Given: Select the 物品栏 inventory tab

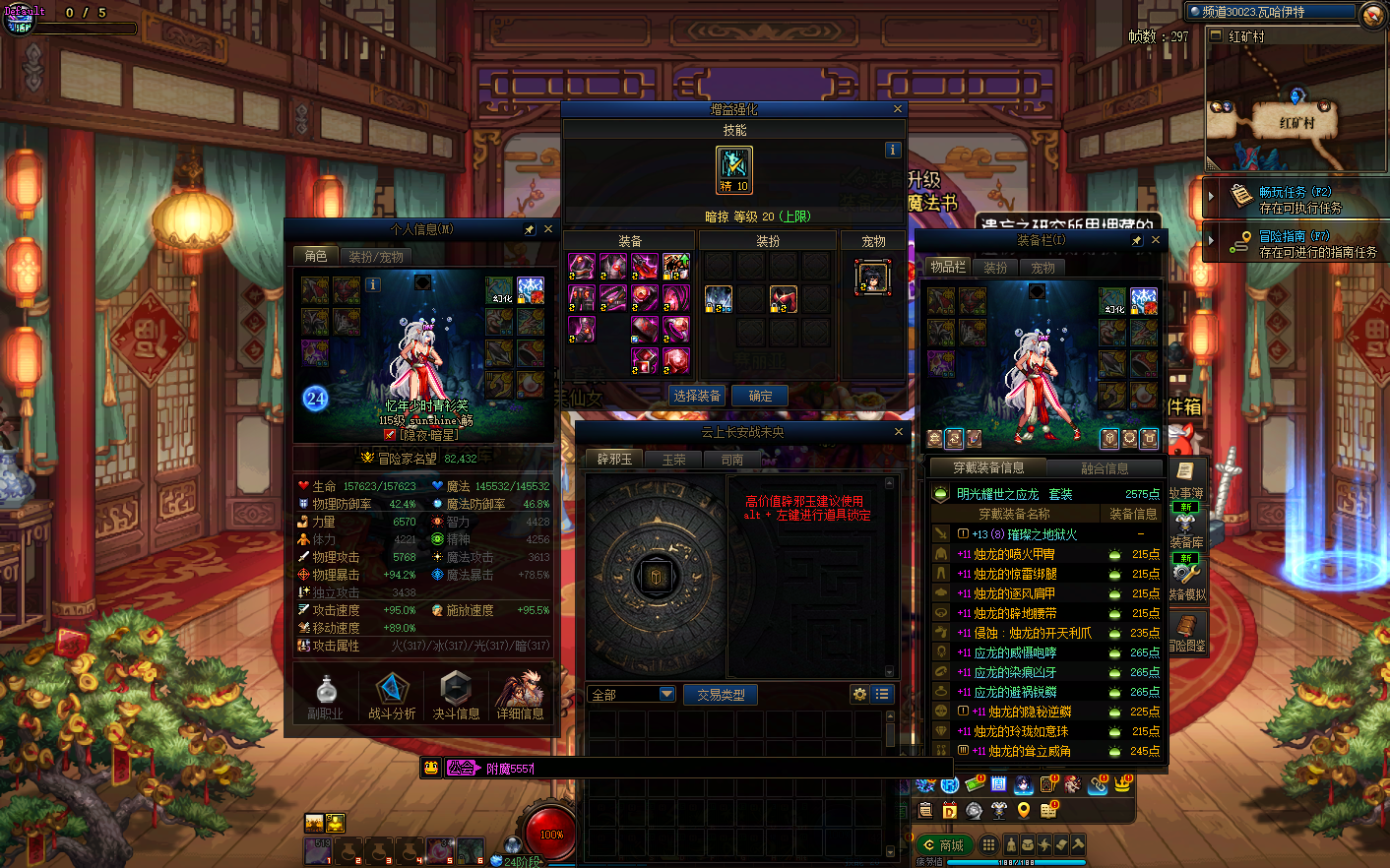Looking at the screenshot, I should 947,267.
